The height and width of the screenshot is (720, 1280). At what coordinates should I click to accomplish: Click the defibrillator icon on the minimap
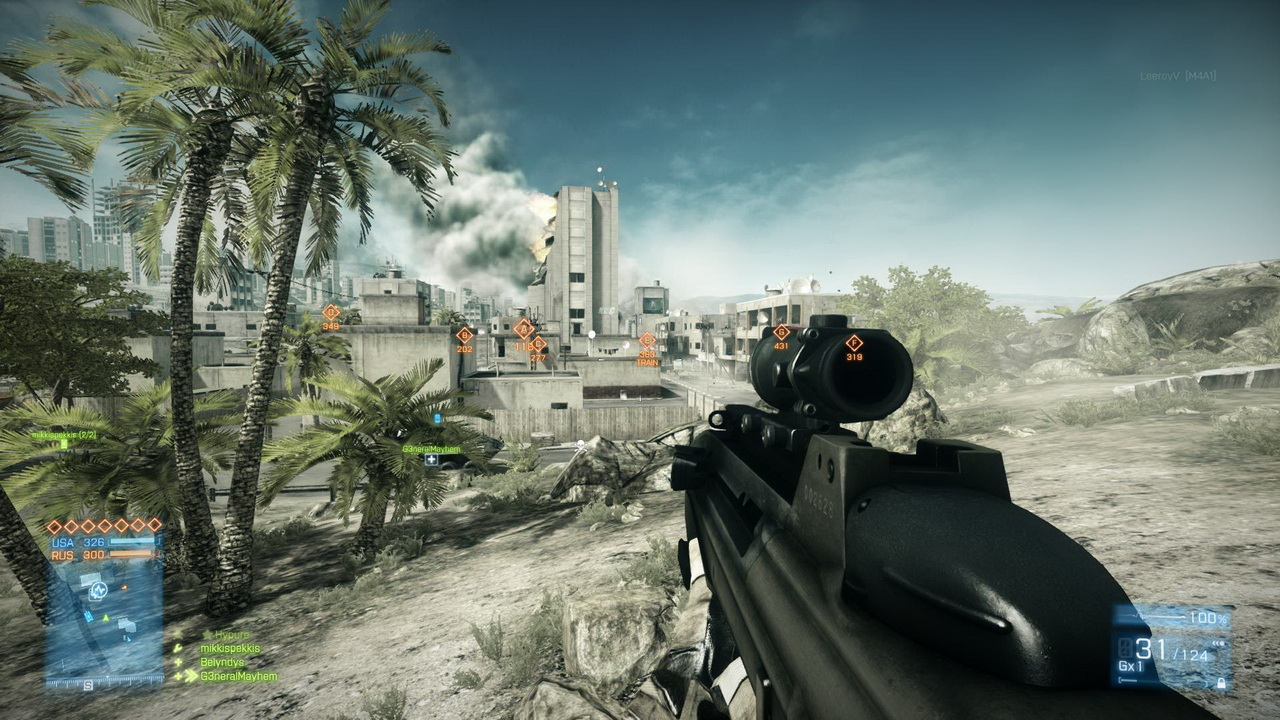98,591
